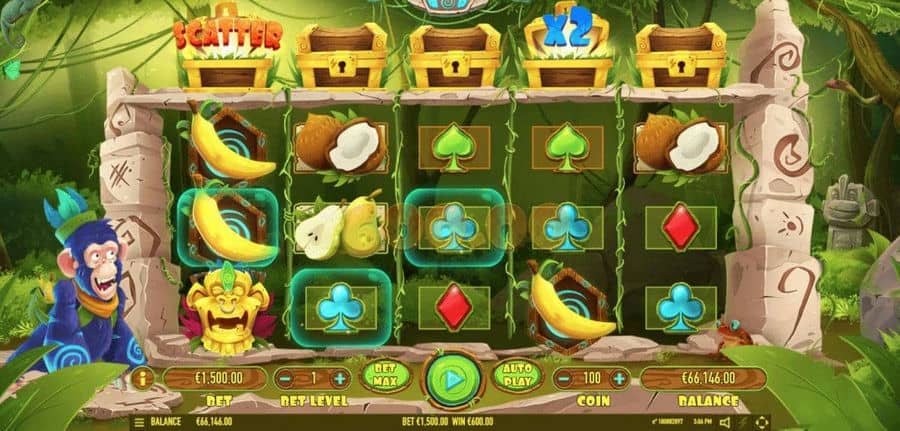
Task: Raise the coin value with plus
Action: click(620, 379)
